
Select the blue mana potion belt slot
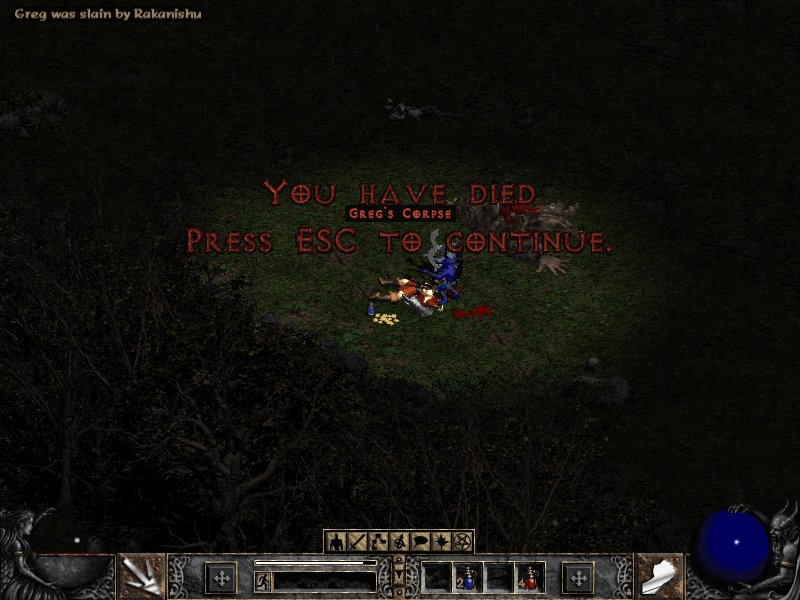[x=468, y=577]
